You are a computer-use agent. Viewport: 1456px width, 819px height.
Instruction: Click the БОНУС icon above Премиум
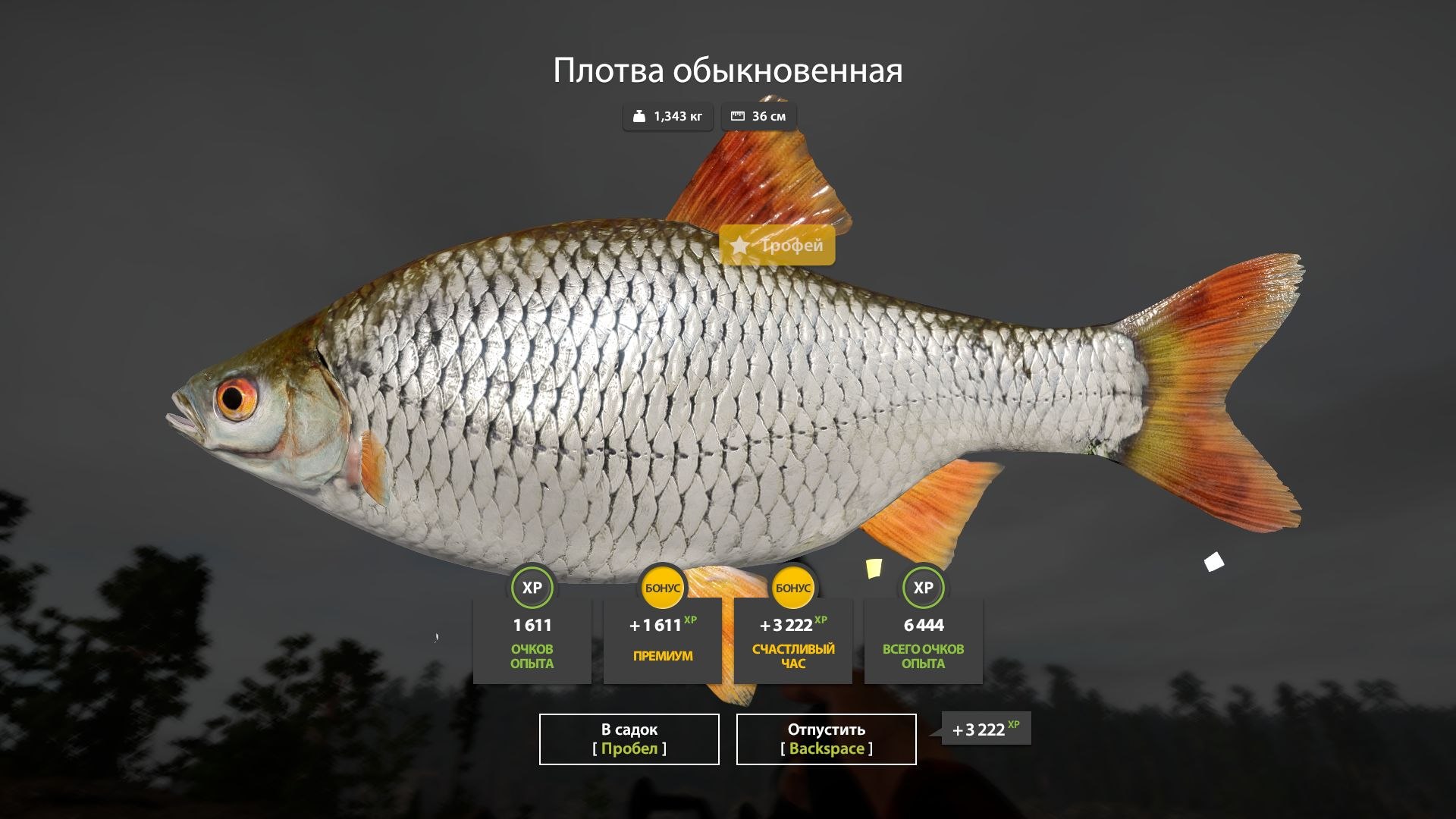[x=661, y=586]
